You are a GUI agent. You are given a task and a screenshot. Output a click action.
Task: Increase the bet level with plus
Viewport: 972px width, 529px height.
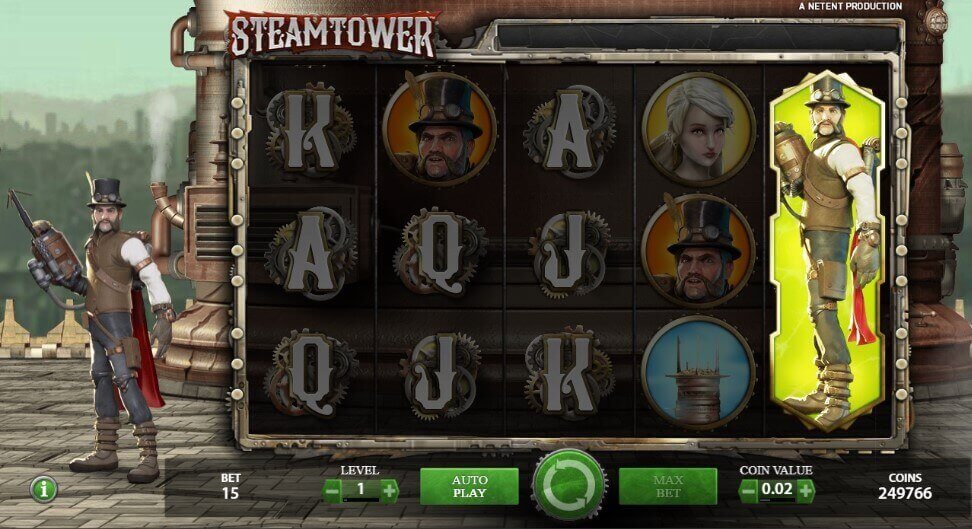tap(389, 490)
